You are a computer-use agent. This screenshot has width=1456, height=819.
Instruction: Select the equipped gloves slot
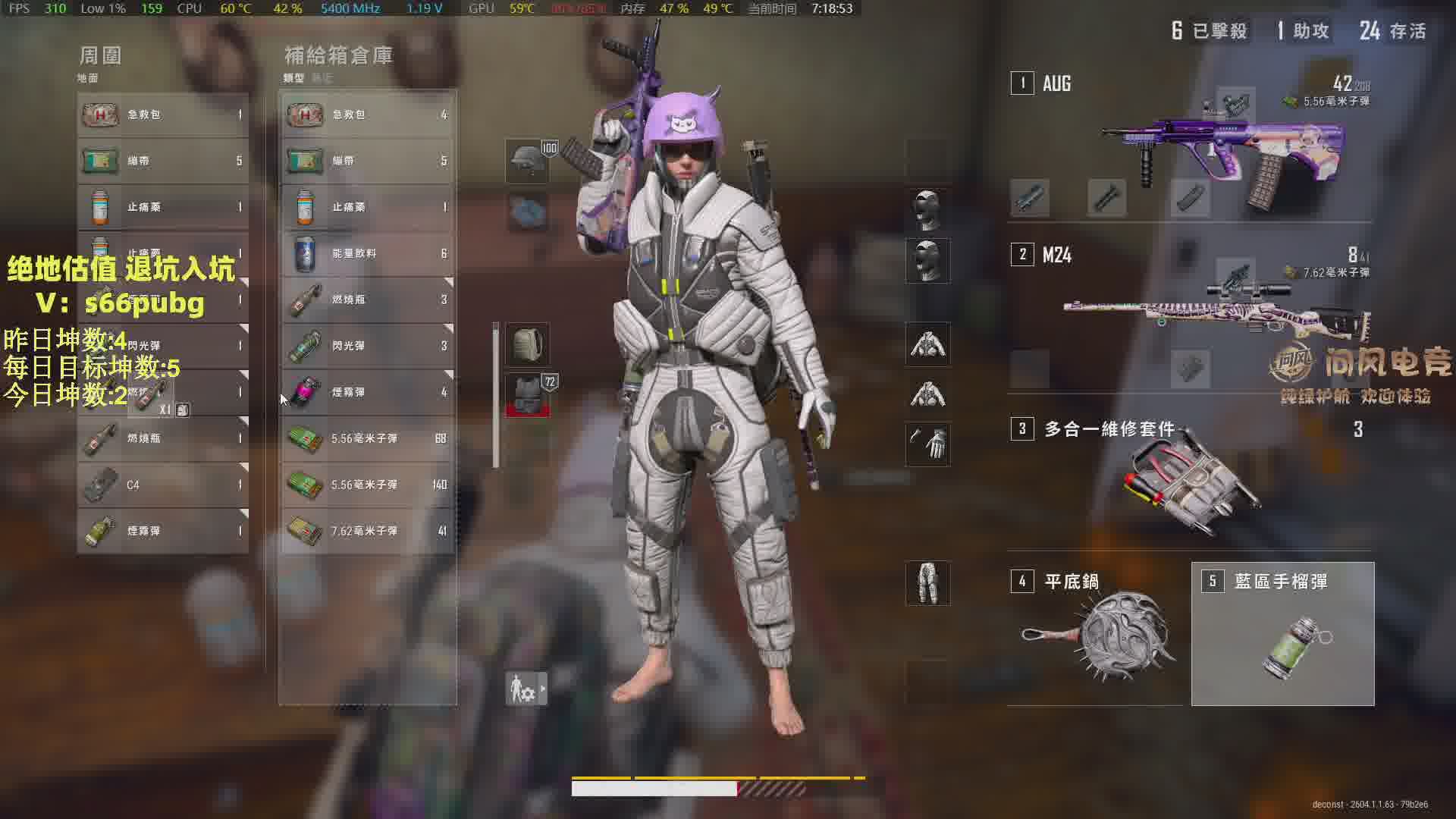[927, 444]
